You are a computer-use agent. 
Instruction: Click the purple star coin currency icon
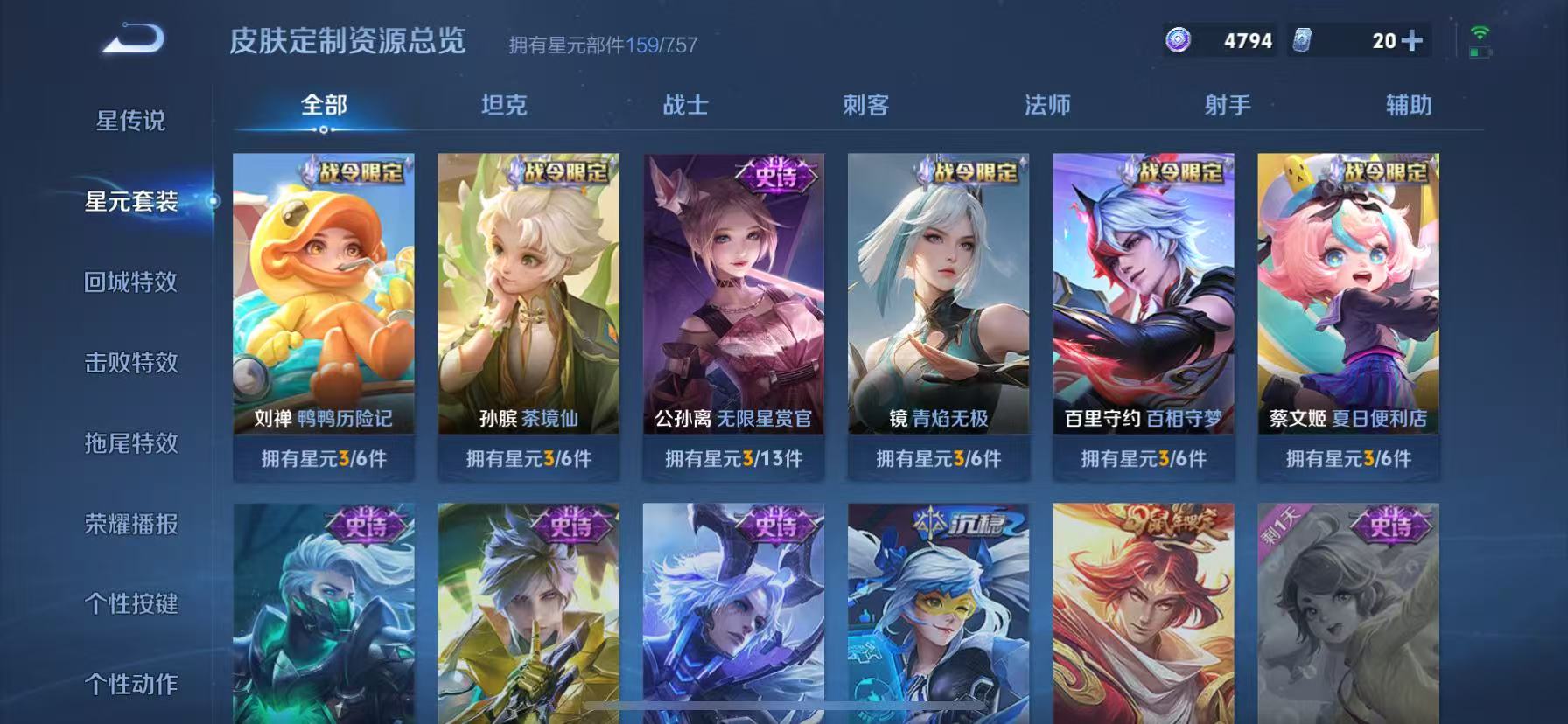click(1177, 39)
